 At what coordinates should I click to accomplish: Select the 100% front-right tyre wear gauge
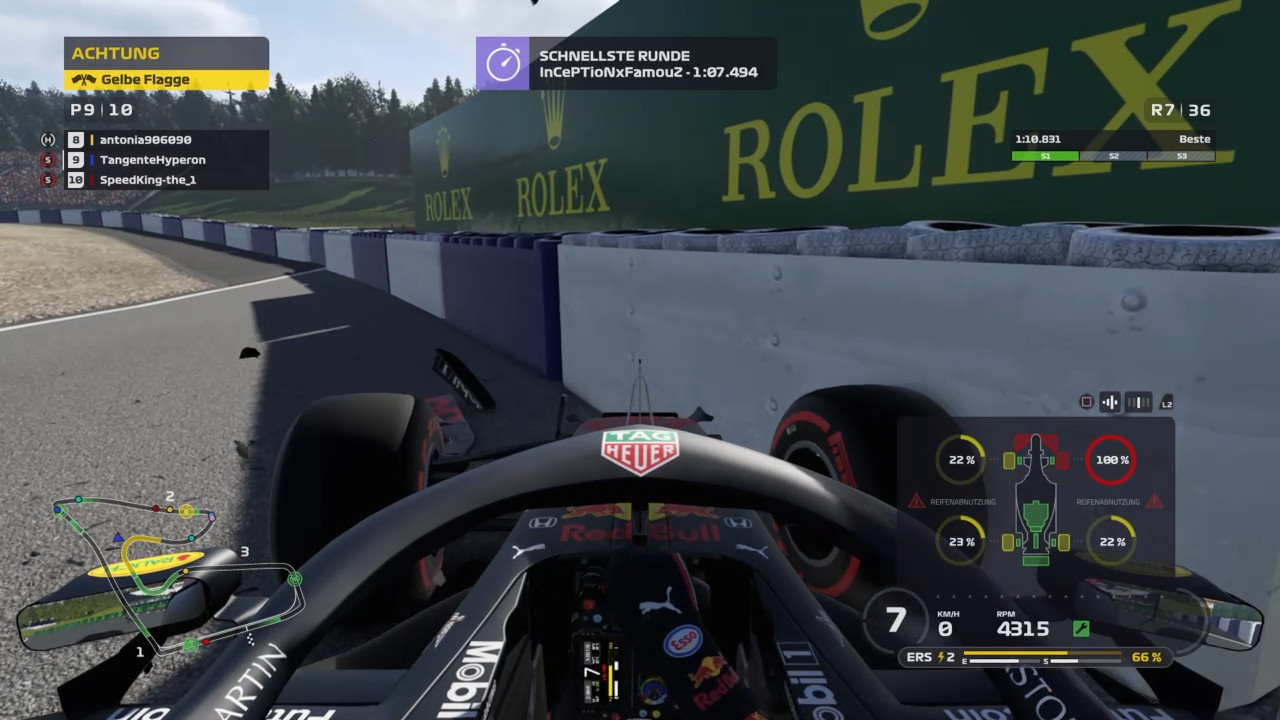coord(1110,460)
